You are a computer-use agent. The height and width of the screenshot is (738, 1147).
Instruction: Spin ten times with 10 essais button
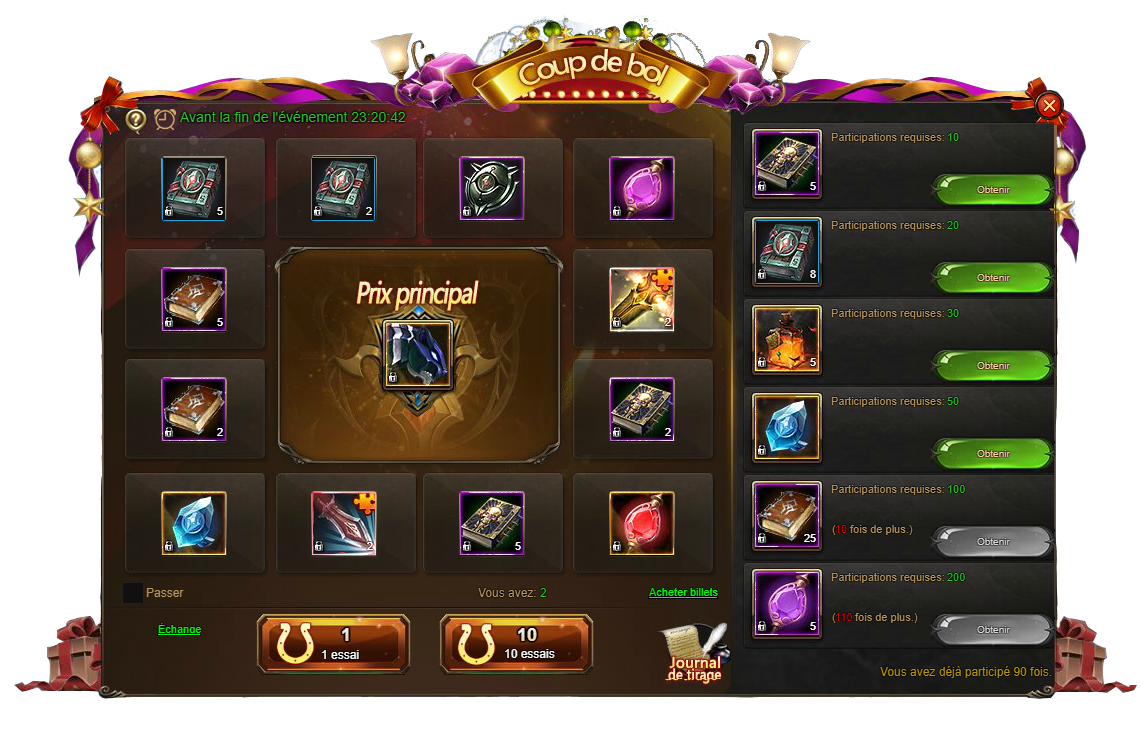516,643
